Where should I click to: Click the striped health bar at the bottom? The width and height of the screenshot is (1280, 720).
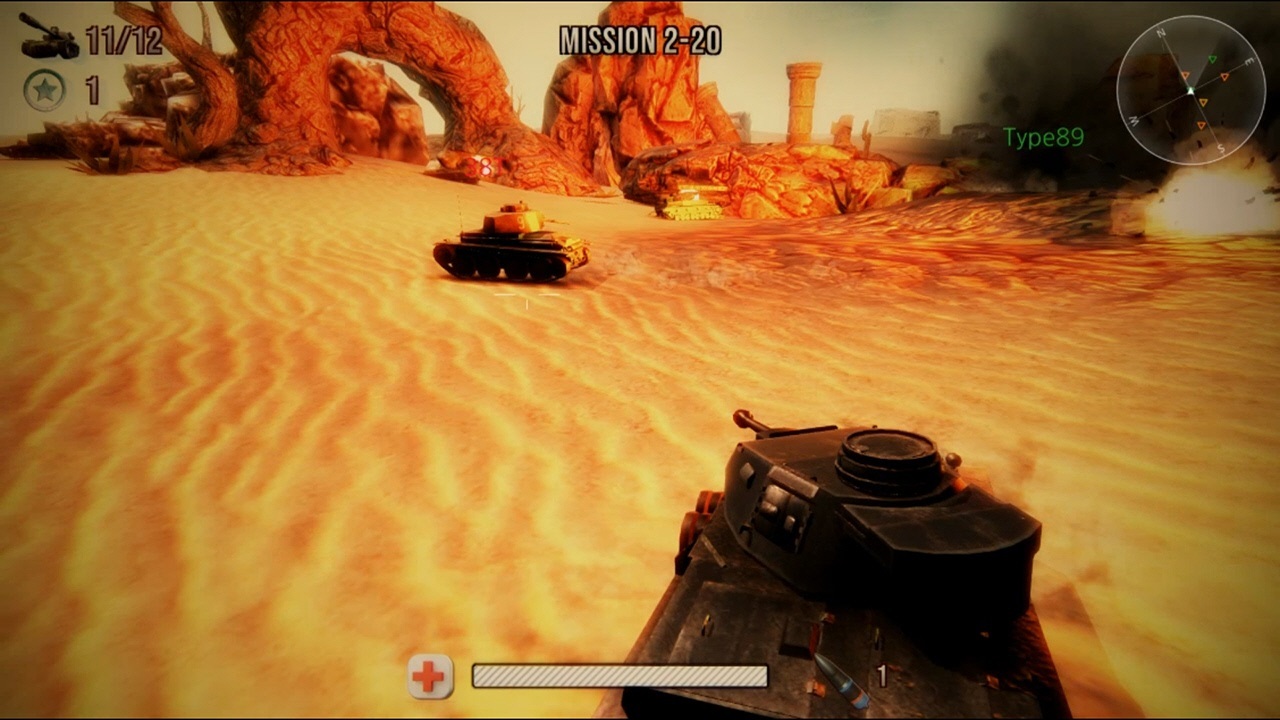coord(618,675)
